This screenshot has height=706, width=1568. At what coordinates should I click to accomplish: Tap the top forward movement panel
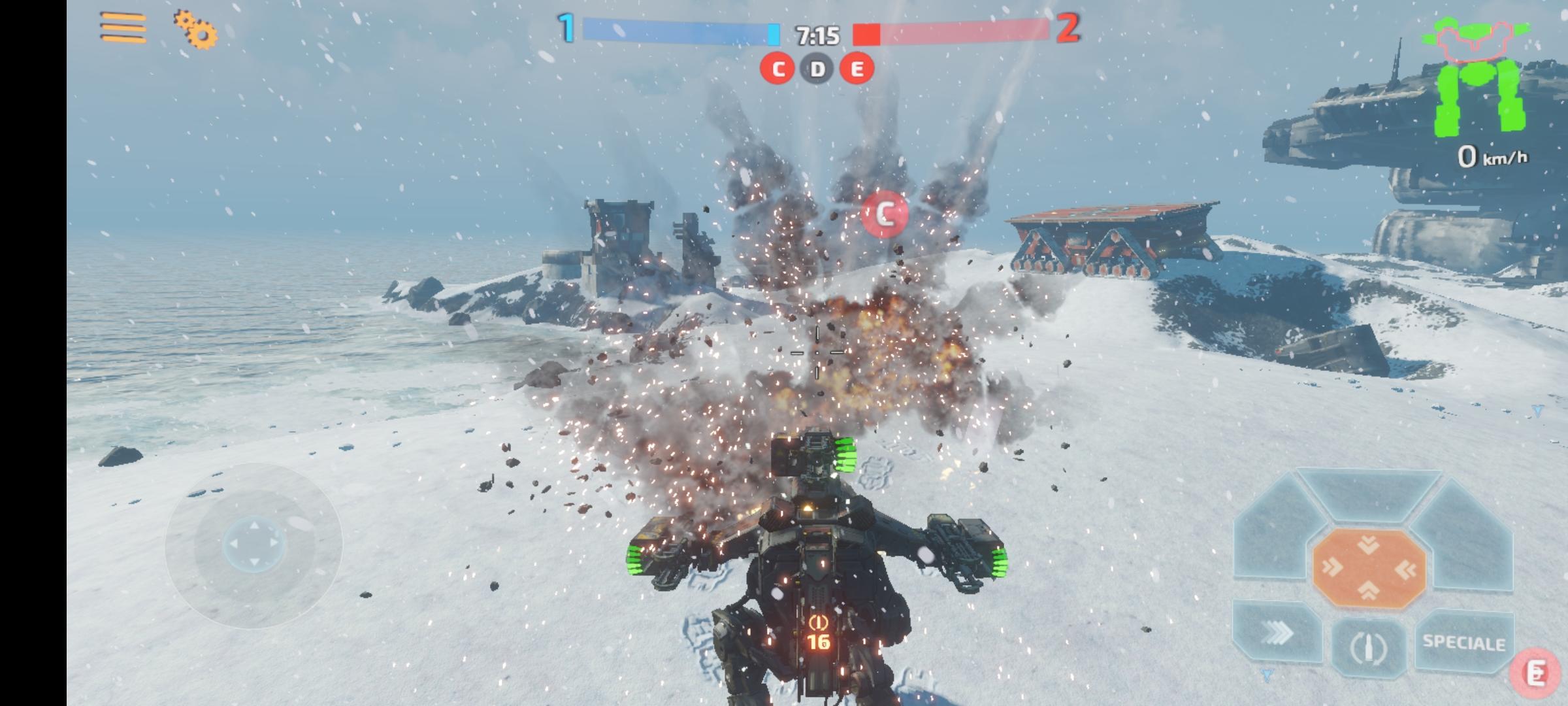click(1370, 495)
